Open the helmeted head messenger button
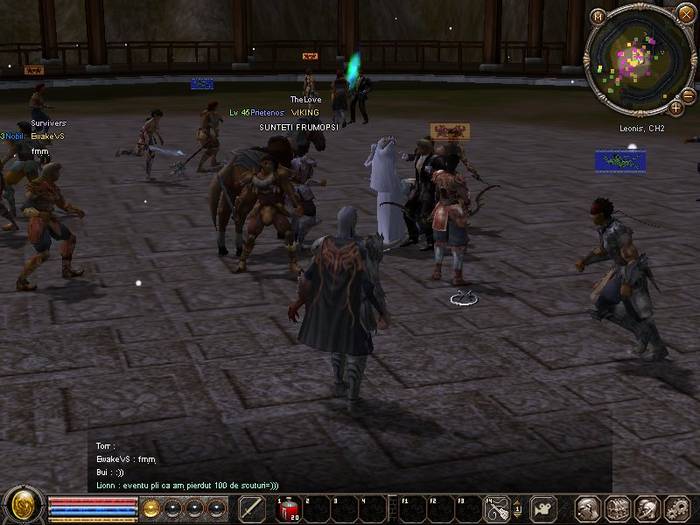The image size is (700, 525). 647,509
